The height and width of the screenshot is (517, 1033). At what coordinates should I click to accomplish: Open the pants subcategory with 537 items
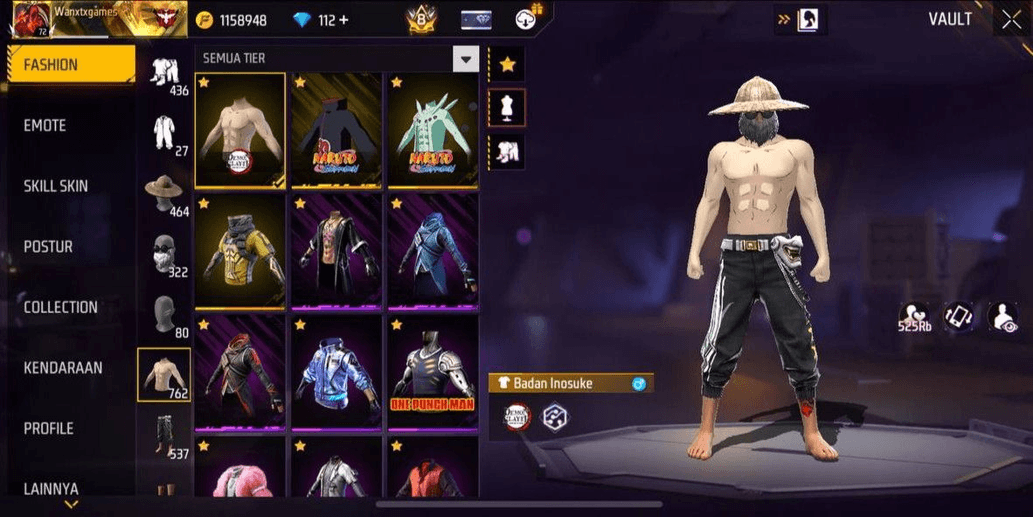[x=163, y=437]
